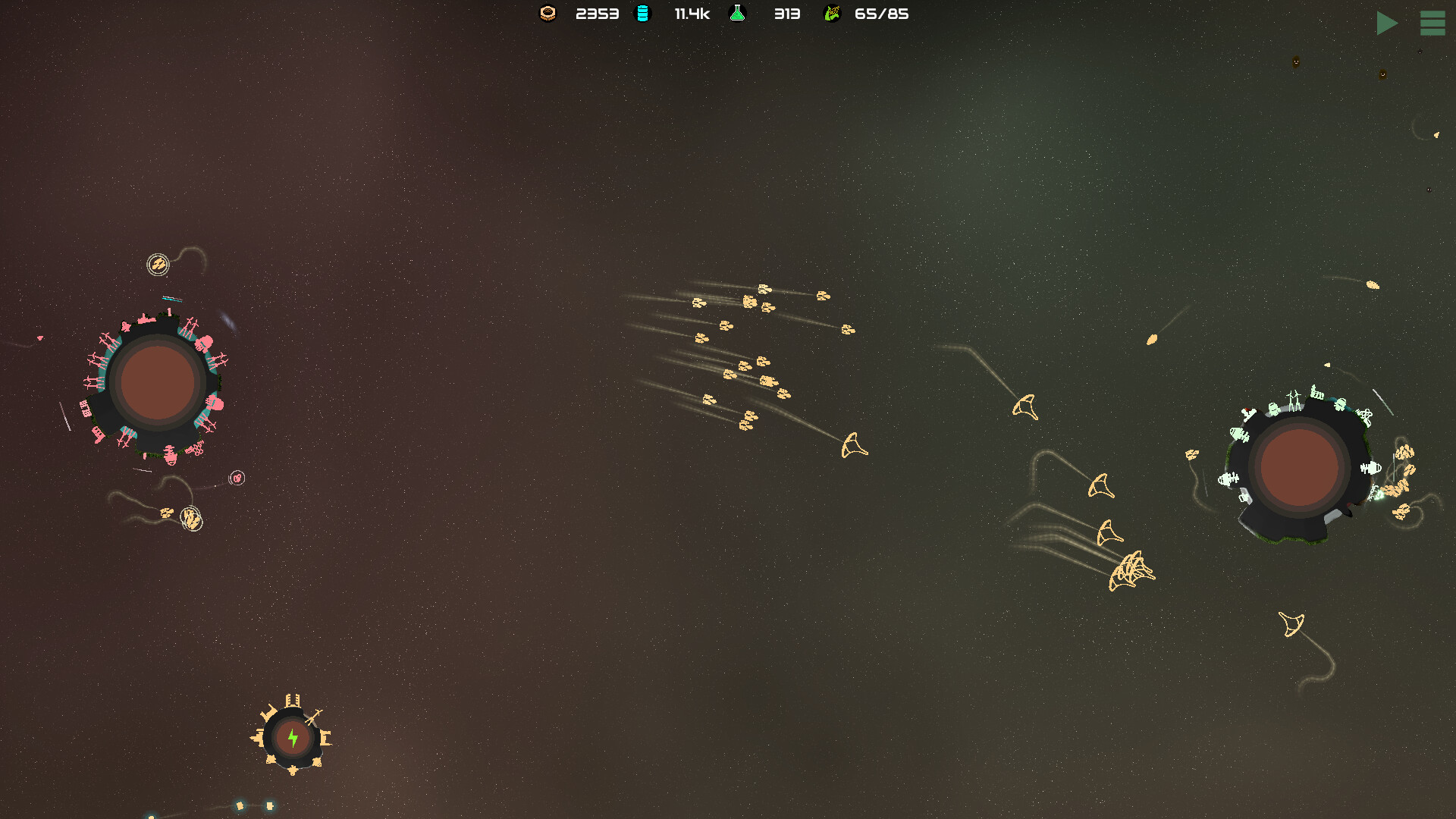The height and width of the screenshot is (819, 1456).
Task: Click the nut ore resource icon
Action: 548,13
